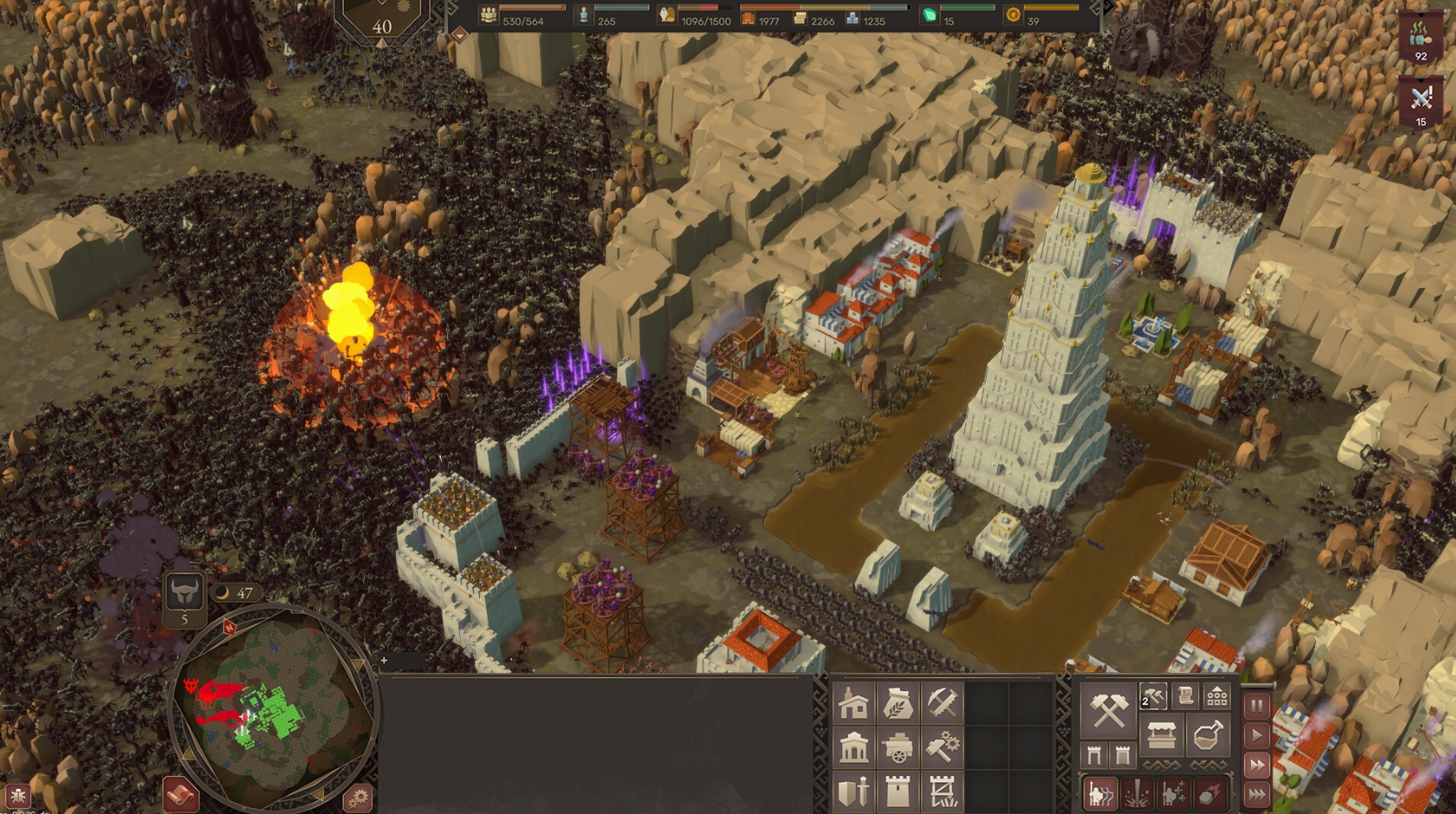Open the pickaxe and saw resource category

coord(942,703)
